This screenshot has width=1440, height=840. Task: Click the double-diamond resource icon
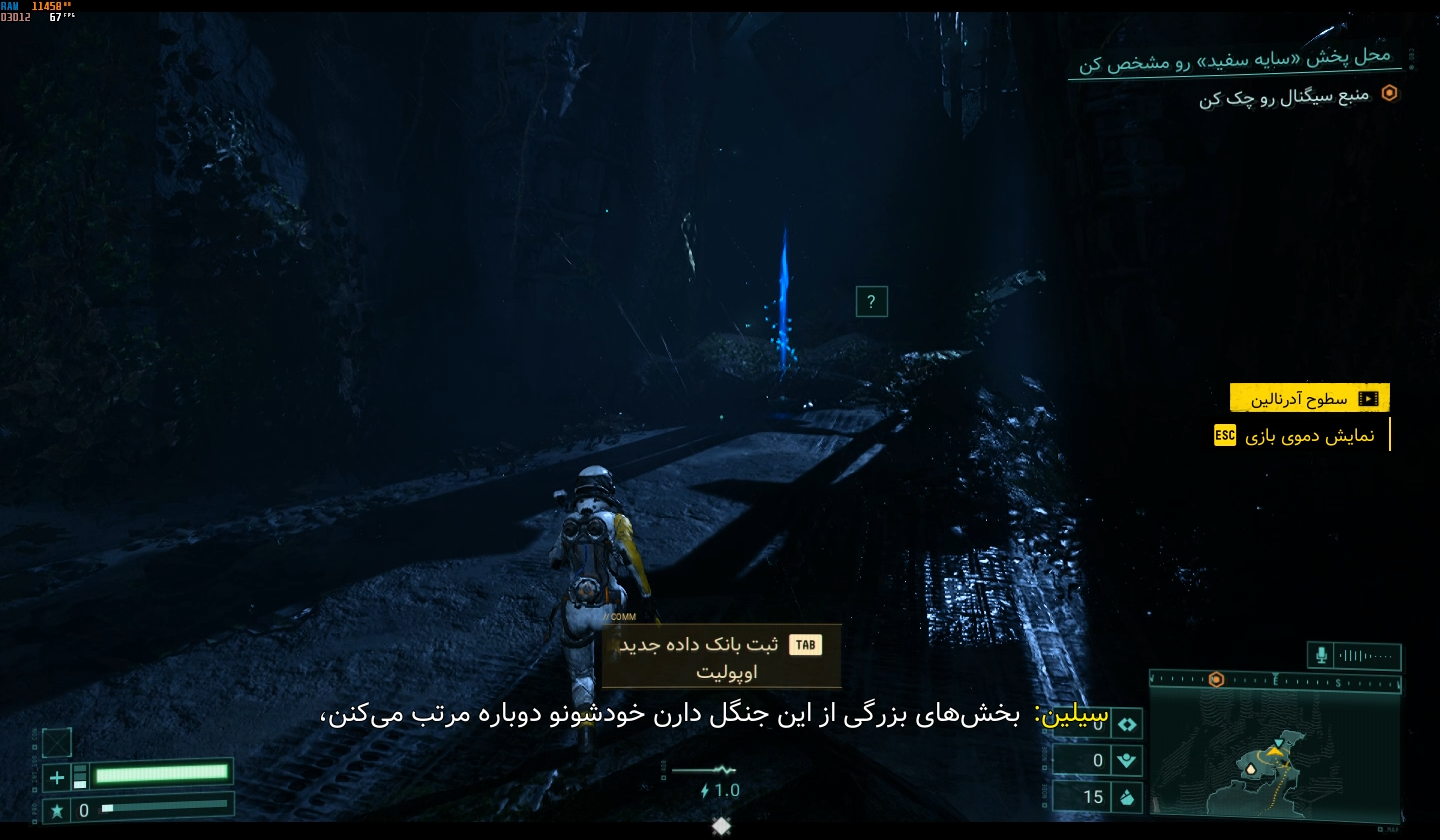tap(1127, 723)
